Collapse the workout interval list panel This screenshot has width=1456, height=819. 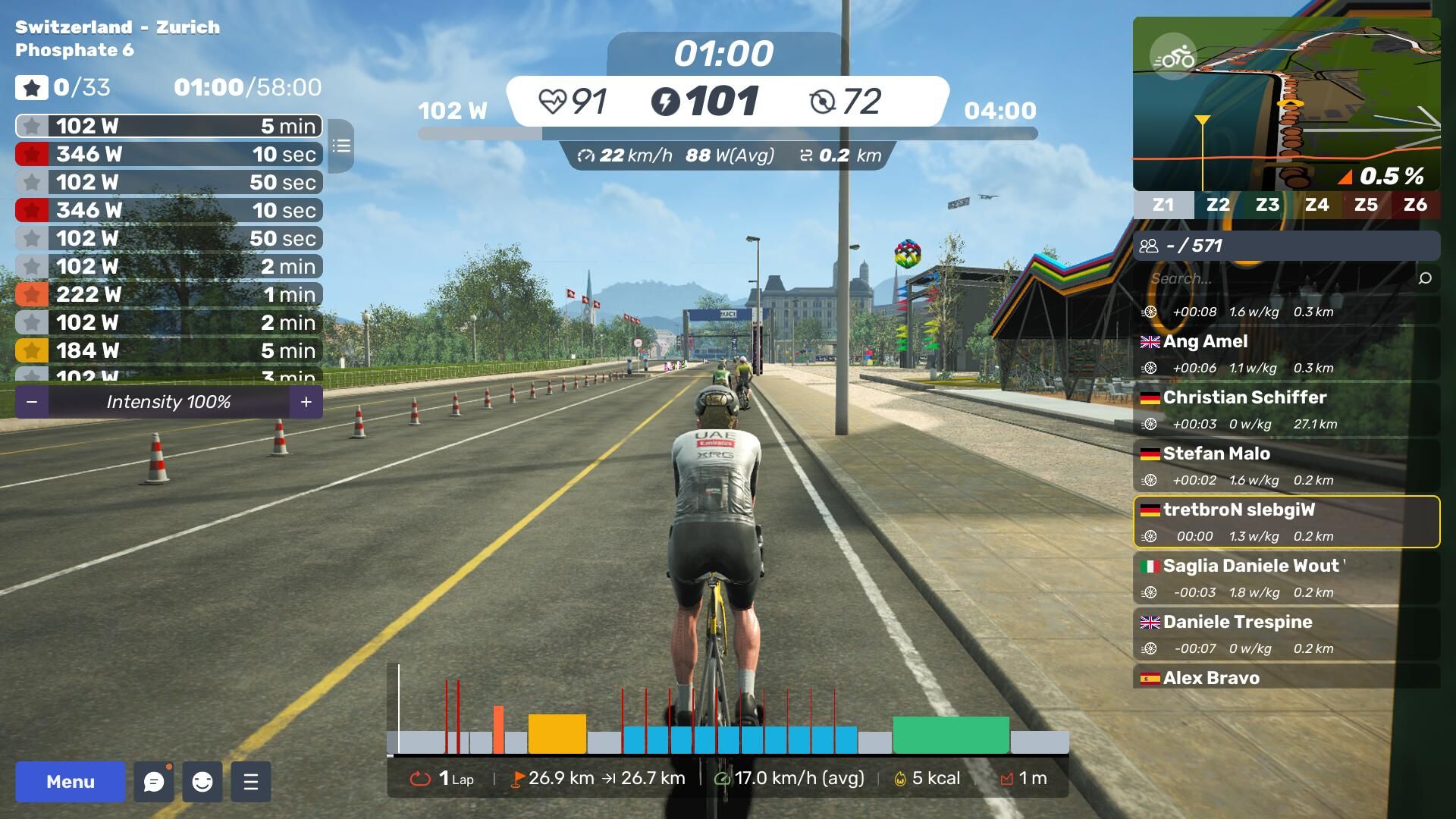341,146
